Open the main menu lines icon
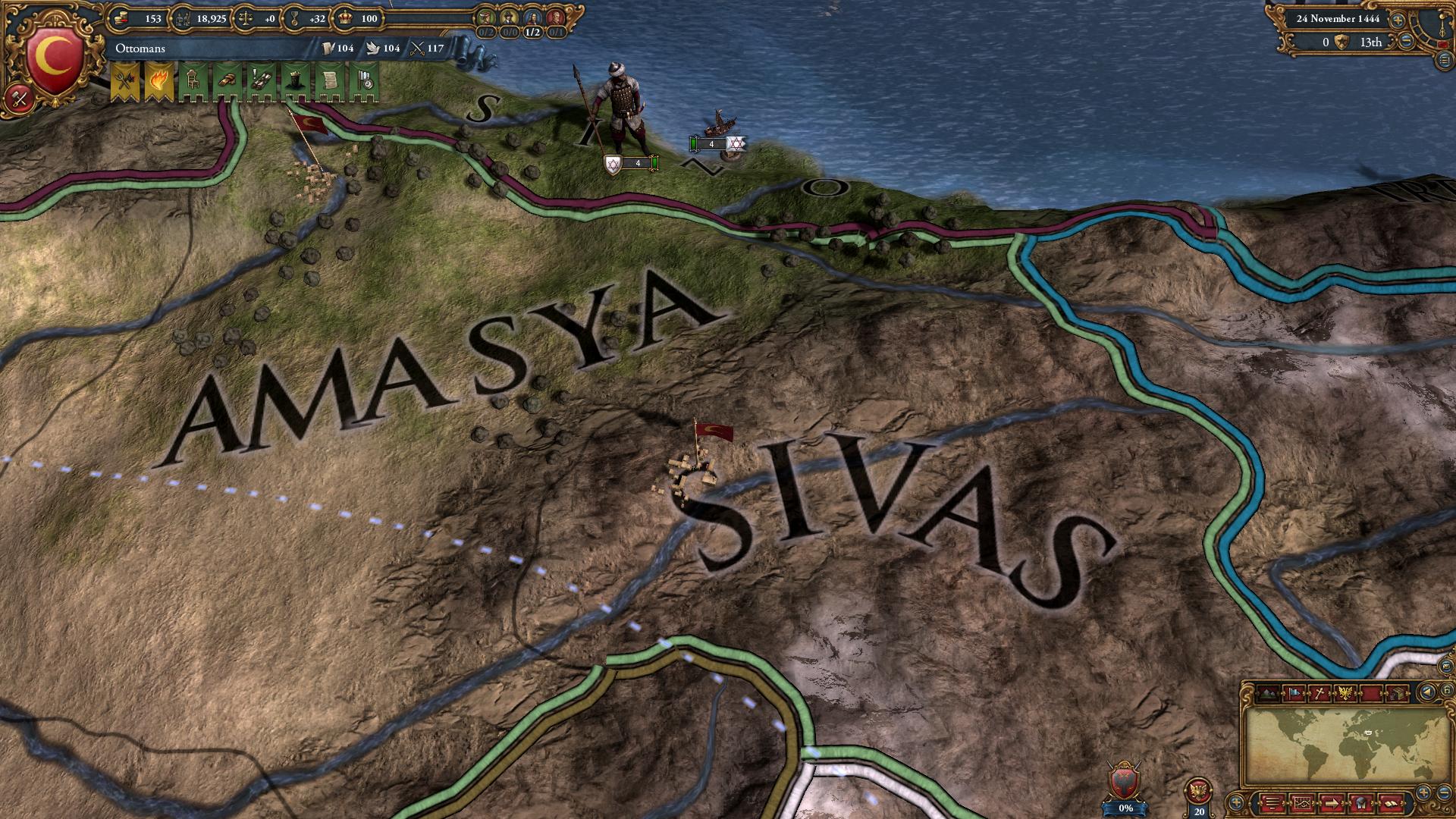 tap(1272, 802)
